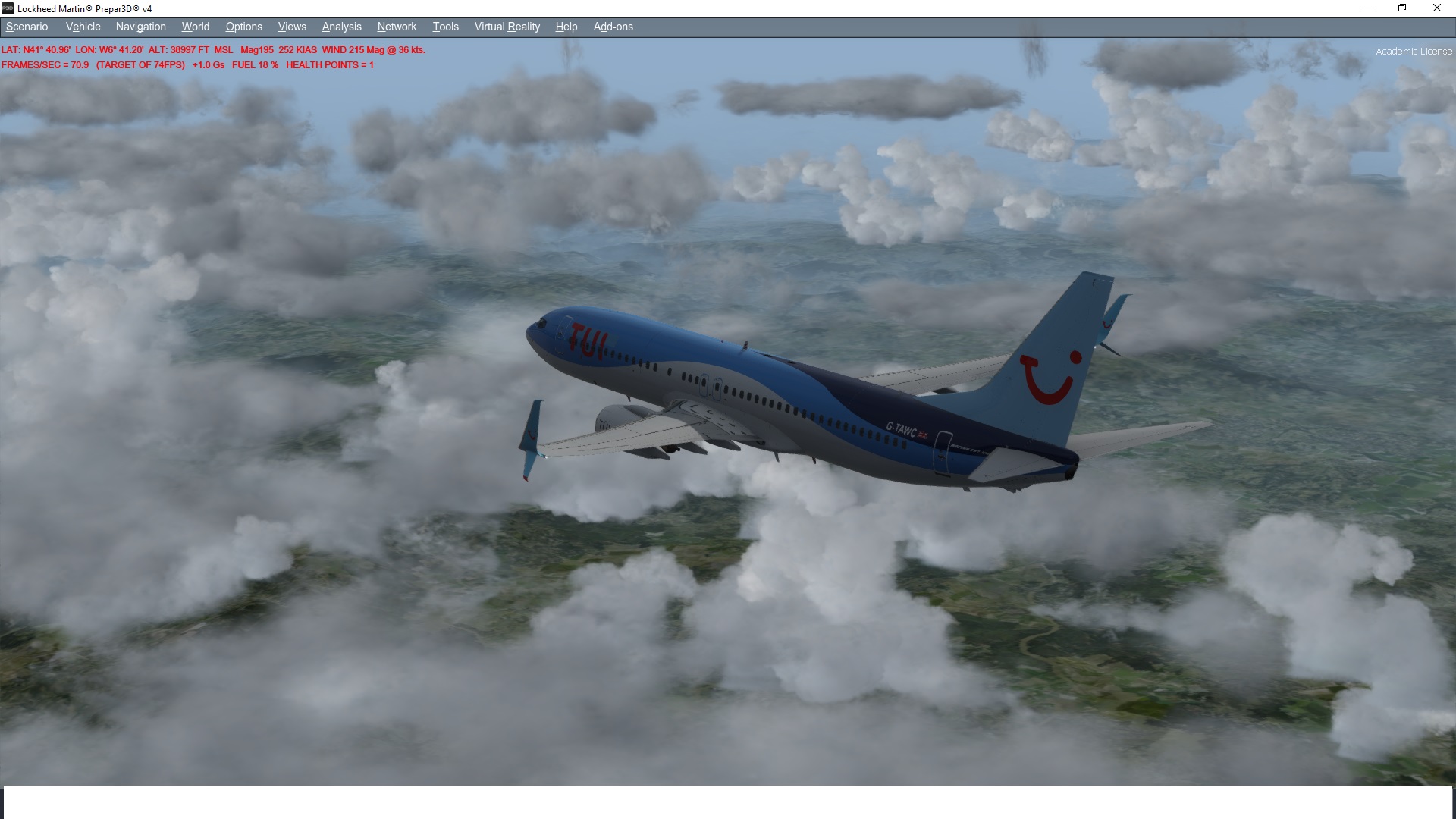
Task: Select the Navigation menu
Action: tap(140, 27)
